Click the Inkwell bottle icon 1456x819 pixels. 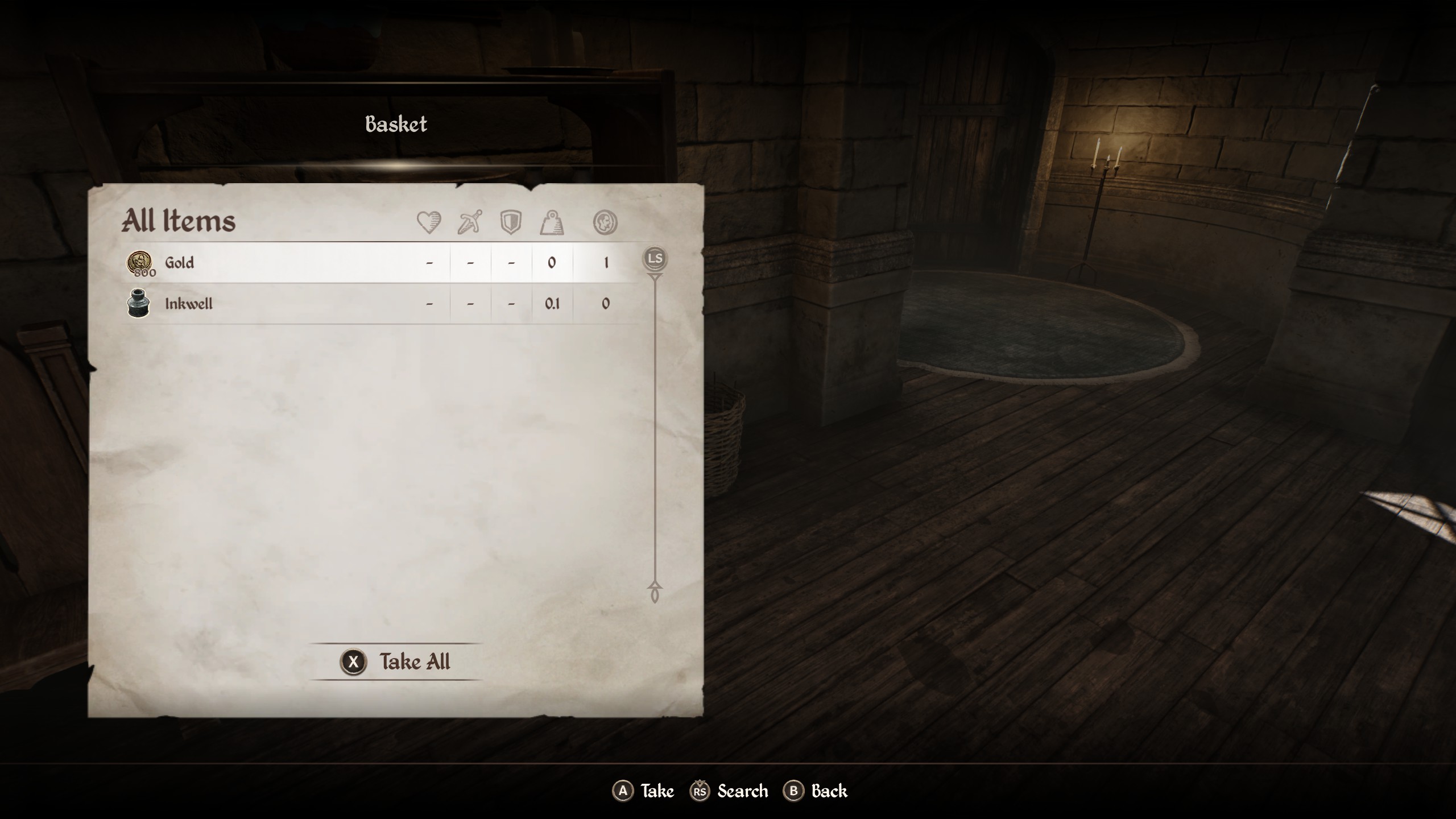(x=138, y=304)
